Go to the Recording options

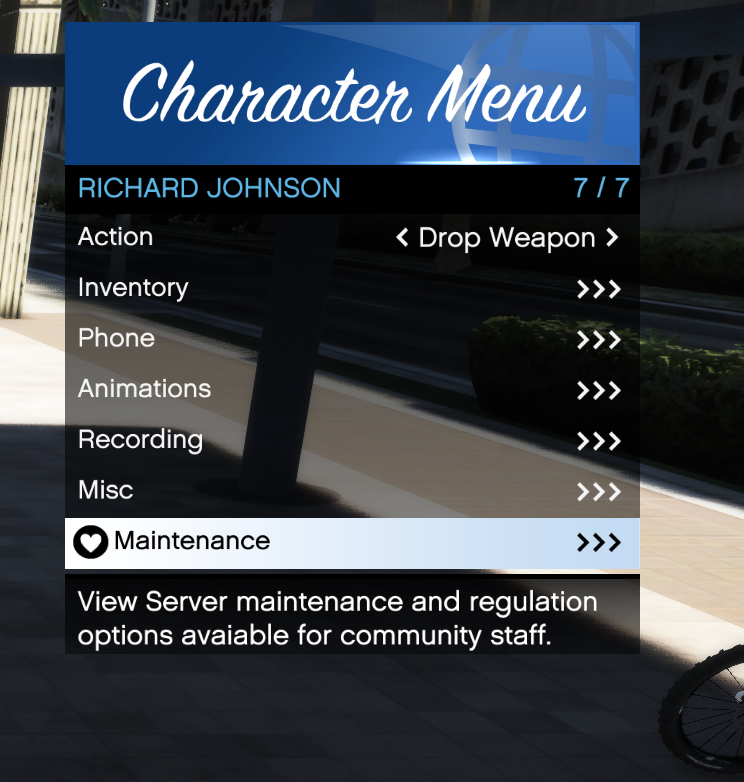pos(351,441)
